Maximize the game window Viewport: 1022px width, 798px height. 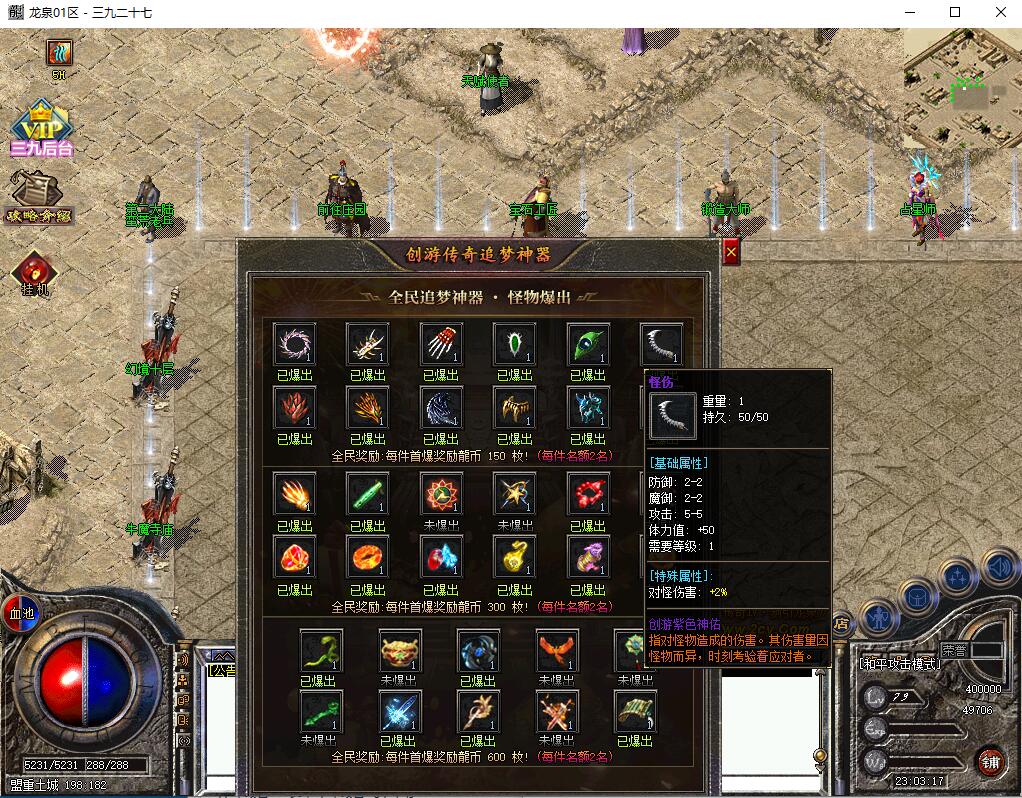click(x=955, y=12)
